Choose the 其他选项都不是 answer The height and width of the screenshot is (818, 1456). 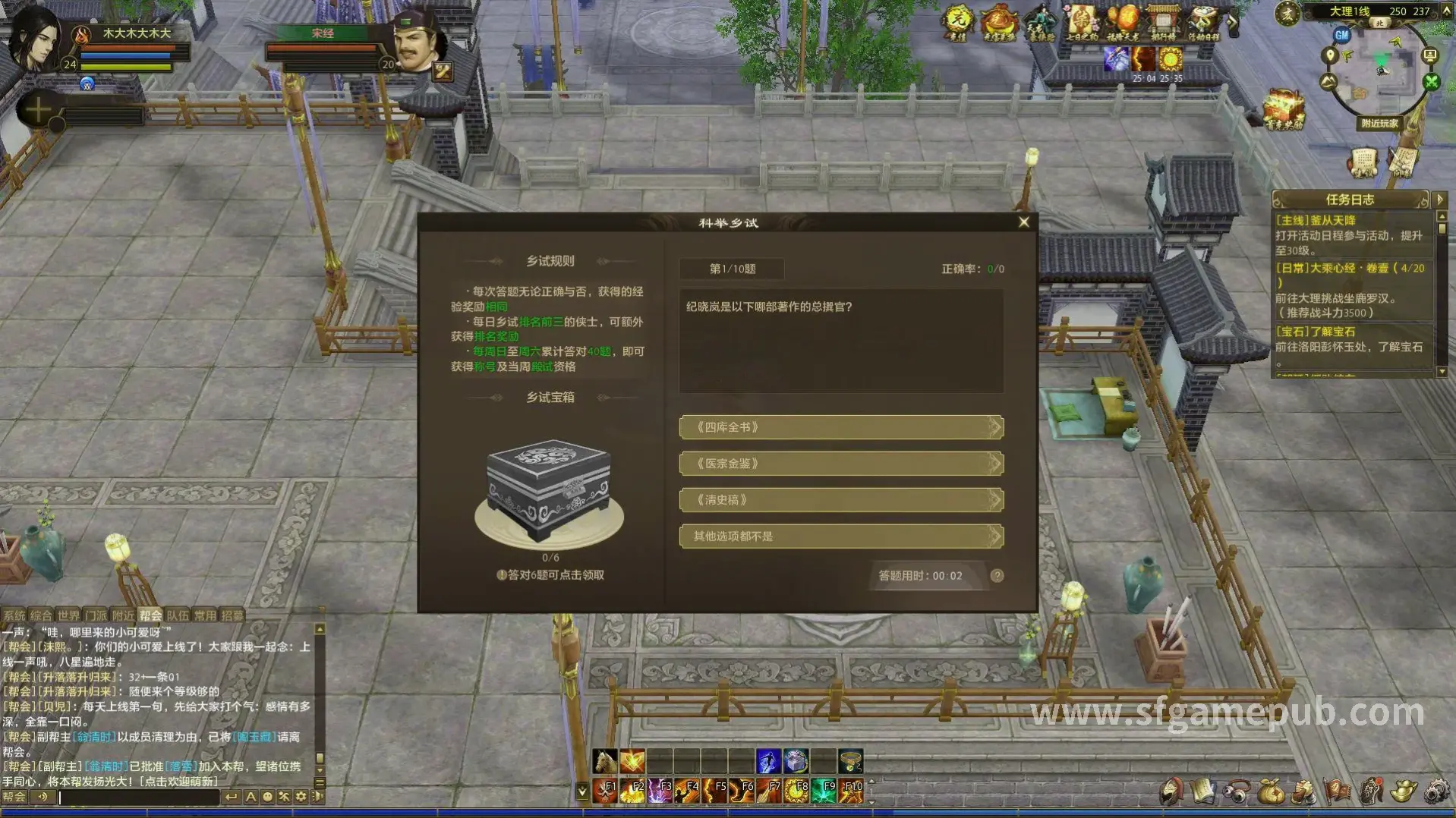[x=840, y=536]
